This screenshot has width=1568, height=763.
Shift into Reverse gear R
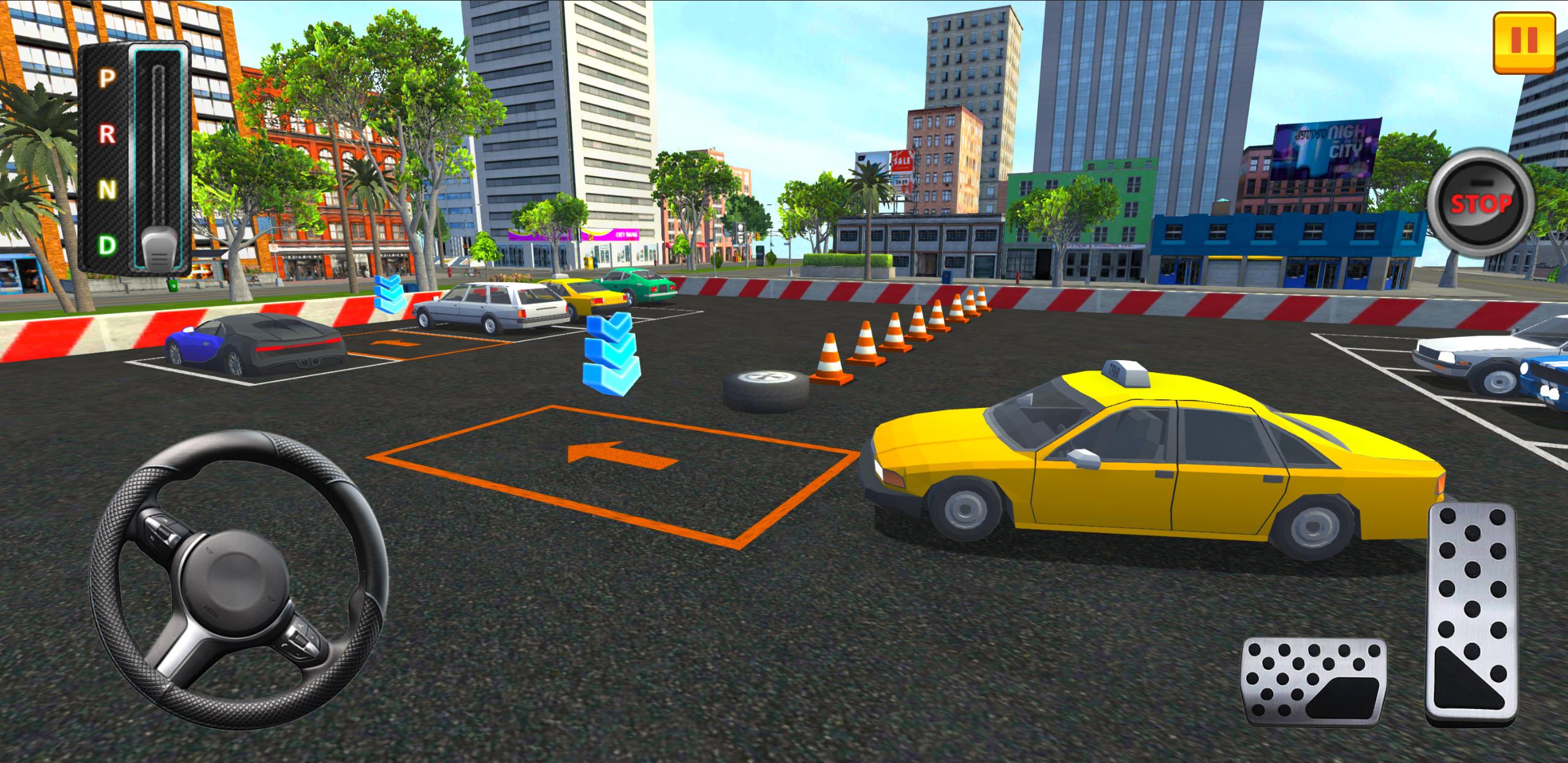point(107,132)
